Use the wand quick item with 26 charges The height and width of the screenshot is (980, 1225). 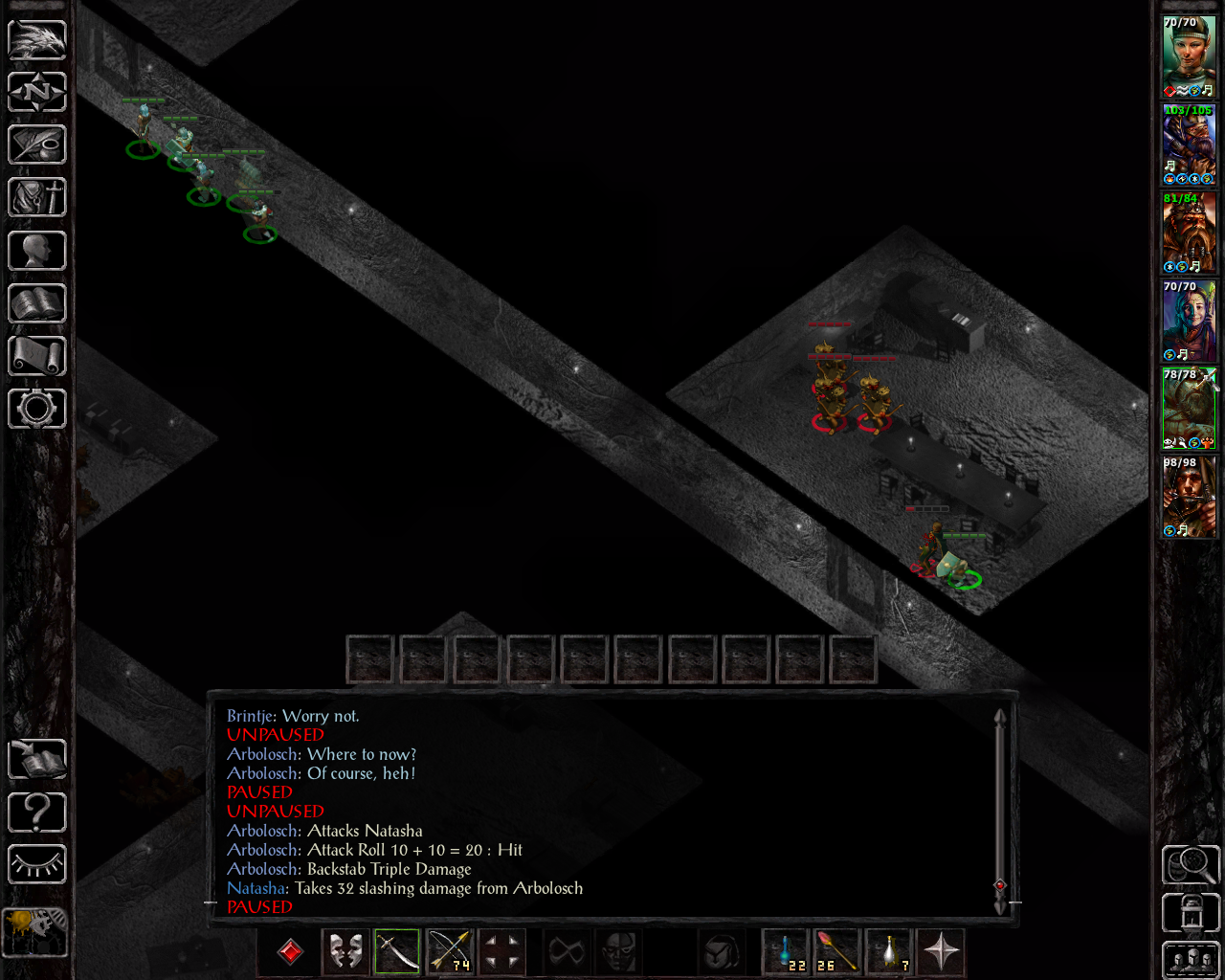coord(837,951)
